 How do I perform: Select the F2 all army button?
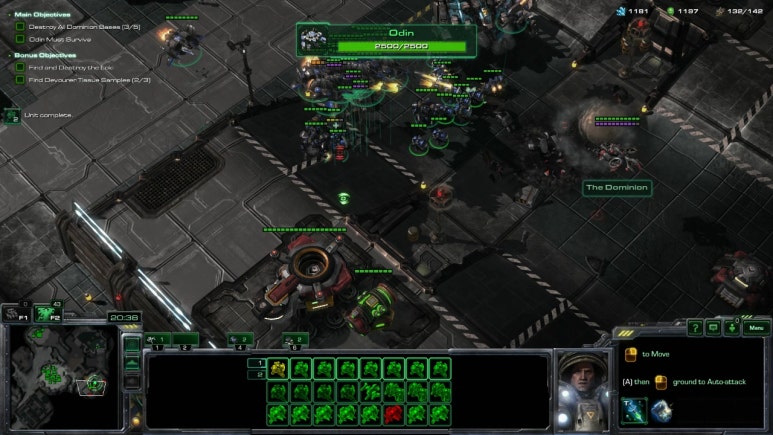[45, 314]
